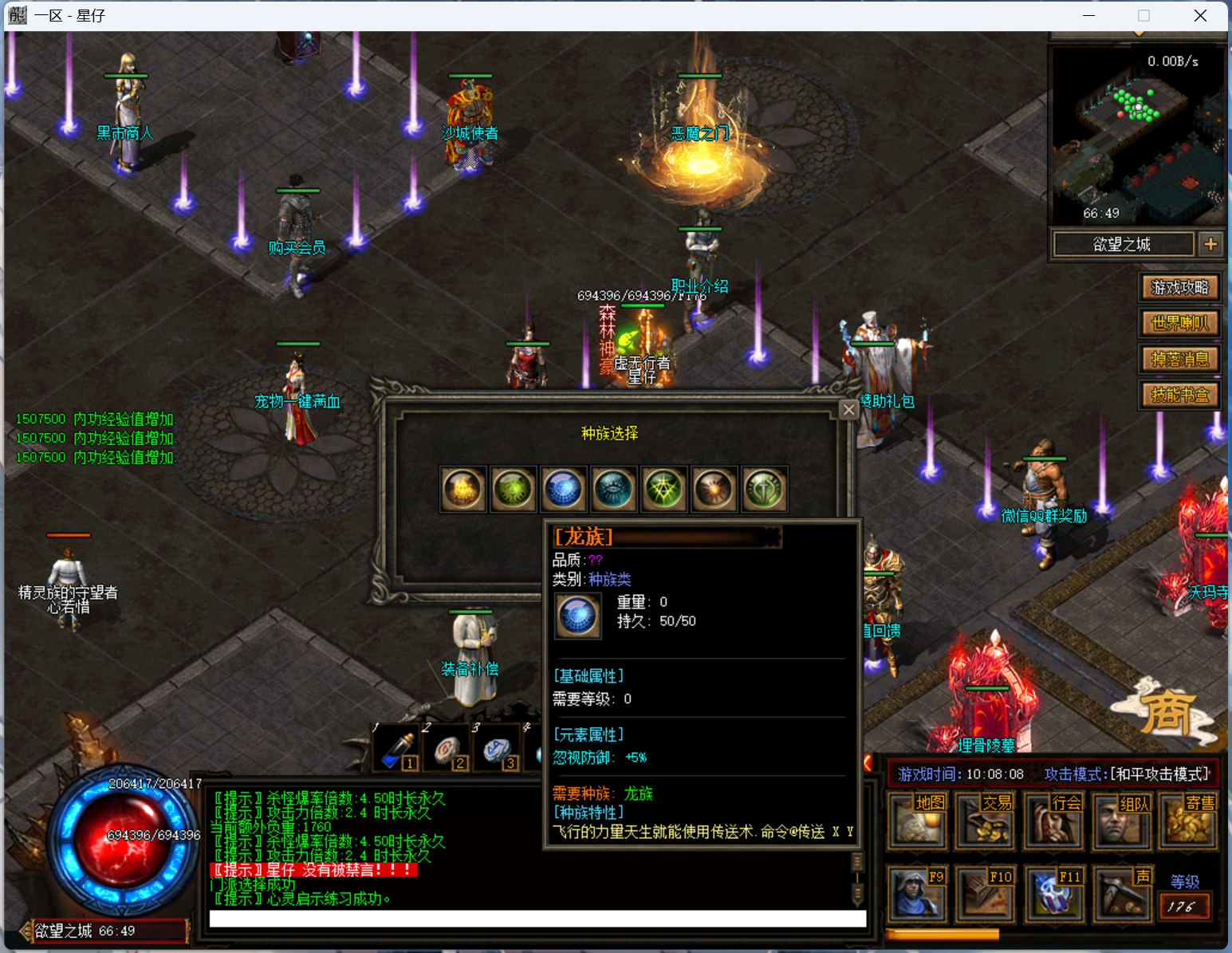Open the 组队 team panel

[x=1123, y=820]
